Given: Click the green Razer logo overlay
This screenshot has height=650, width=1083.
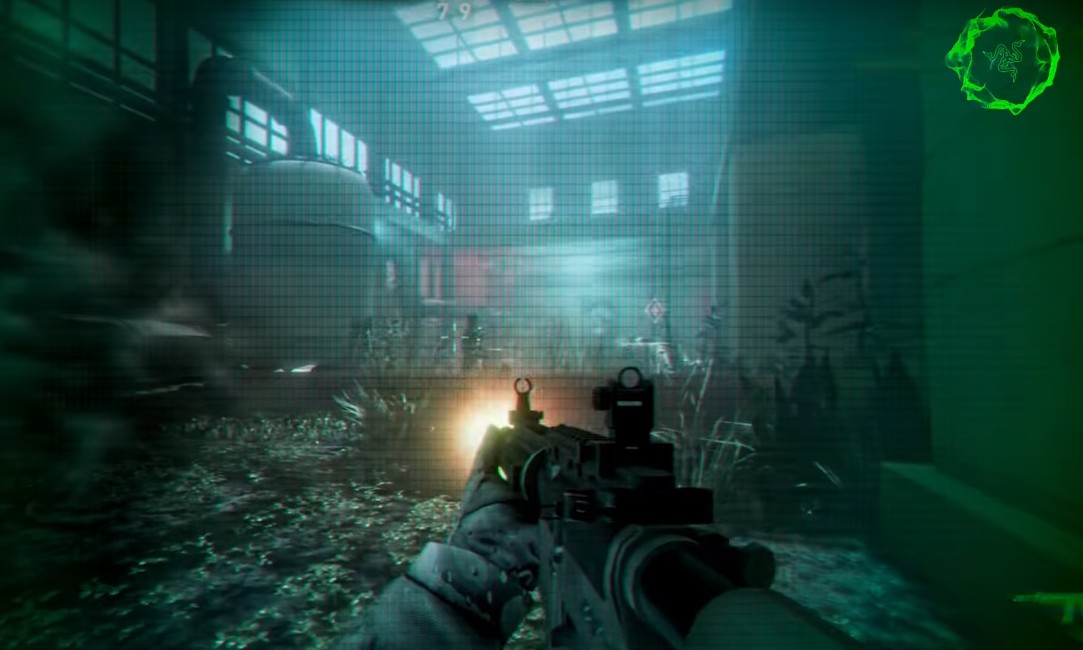Looking at the screenshot, I should tap(1002, 59).
